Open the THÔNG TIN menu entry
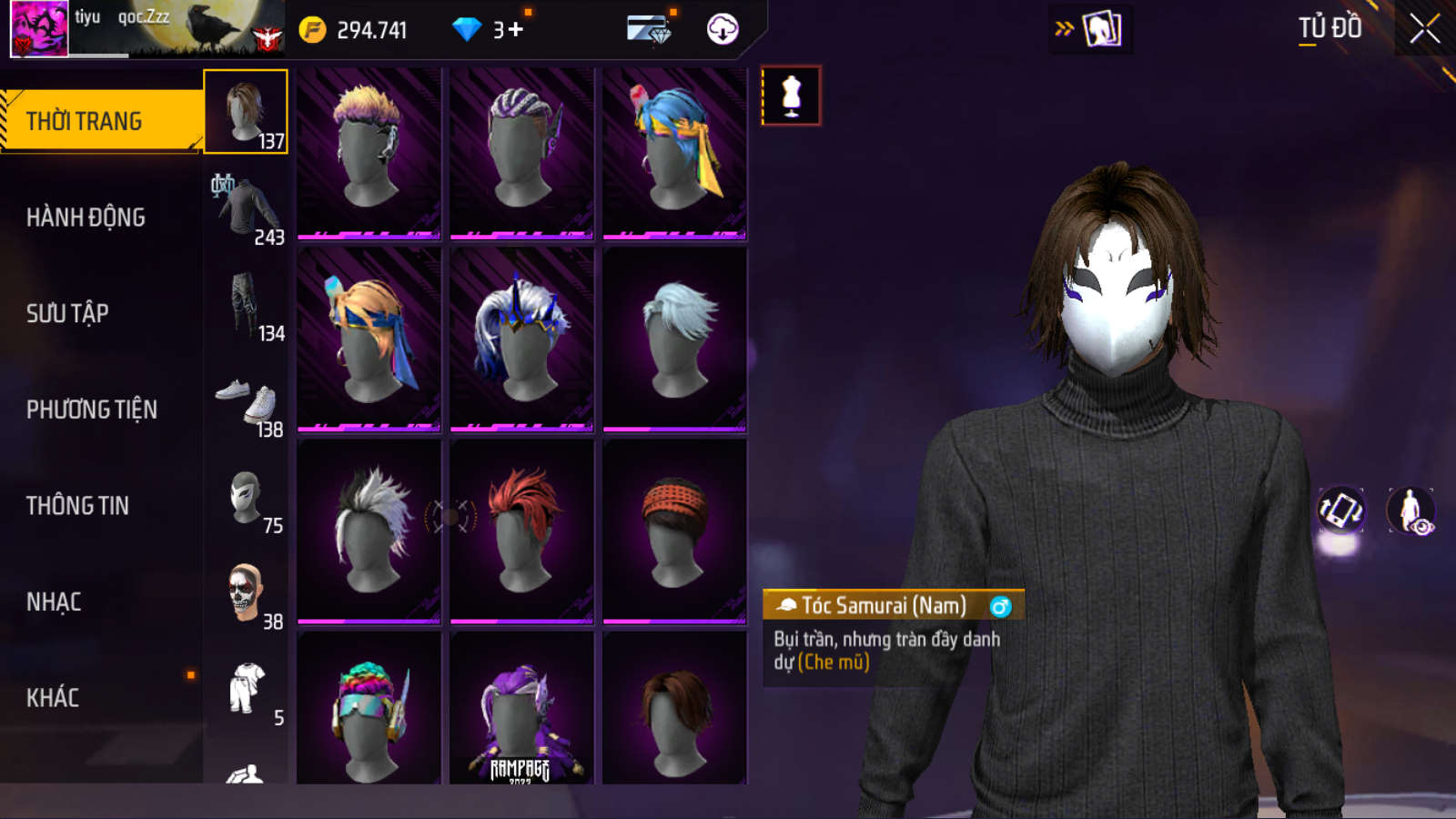The height and width of the screenshot is (819, 1456). pyautogui.click(x=77, y=506)
